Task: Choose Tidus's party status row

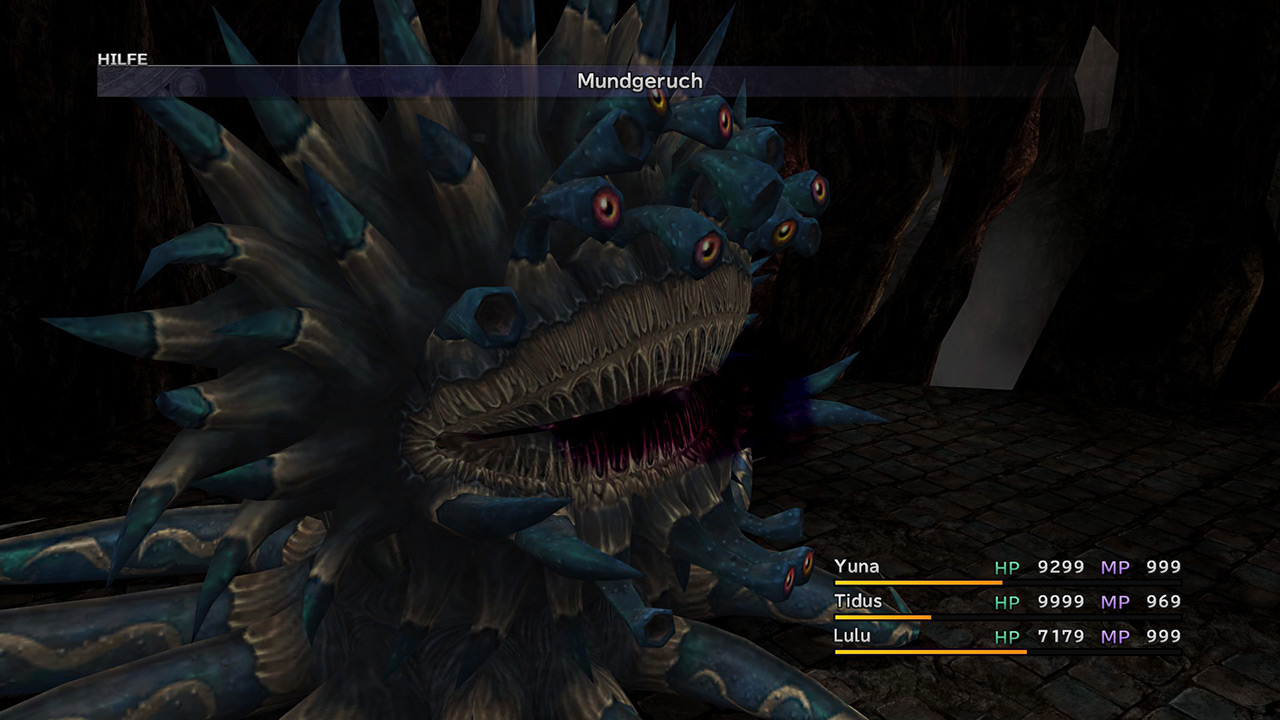Action: click(x=1006, y=602)
